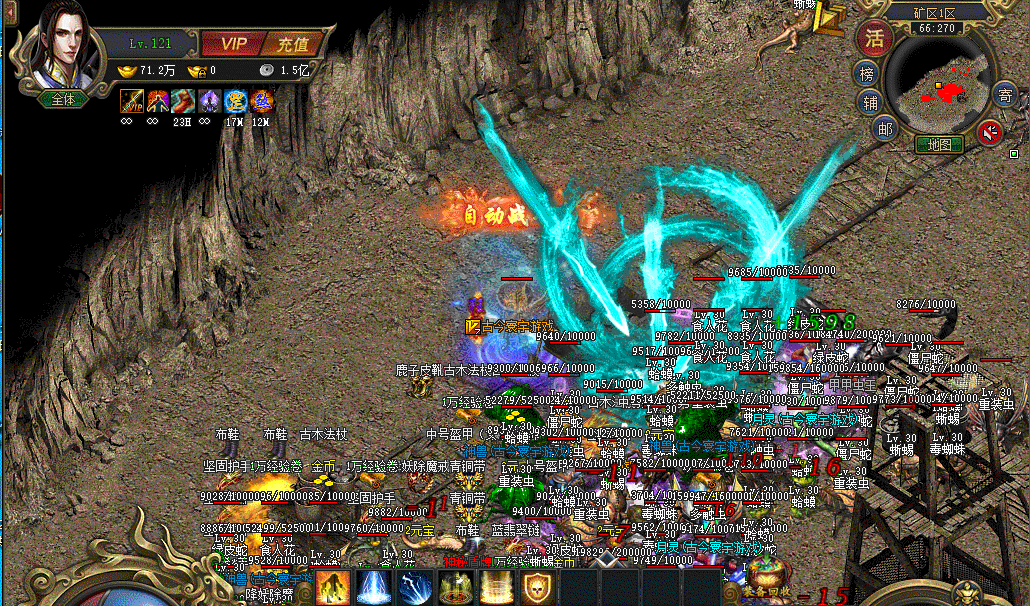
Task: Open the 活 activity round button
Action: (x=876, y=38)
